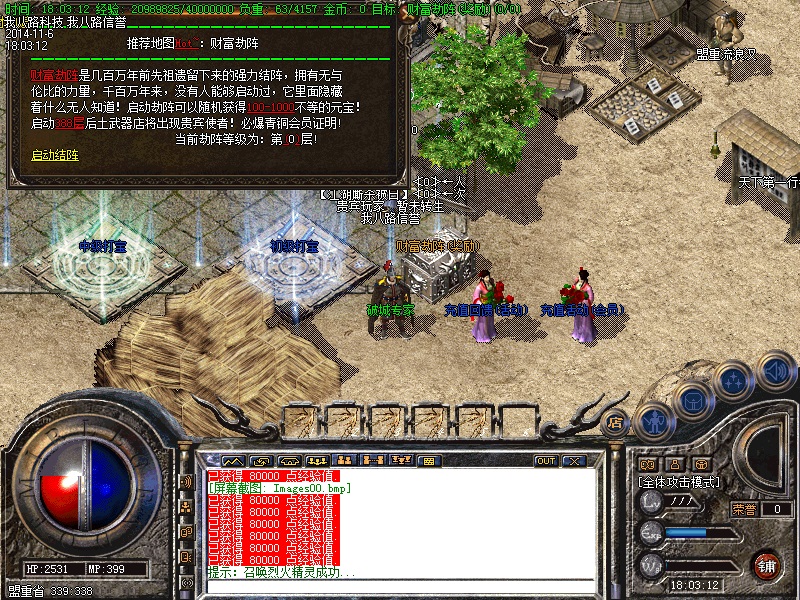
Task: Click the red 铺 stall button
Action: point(766,564)
